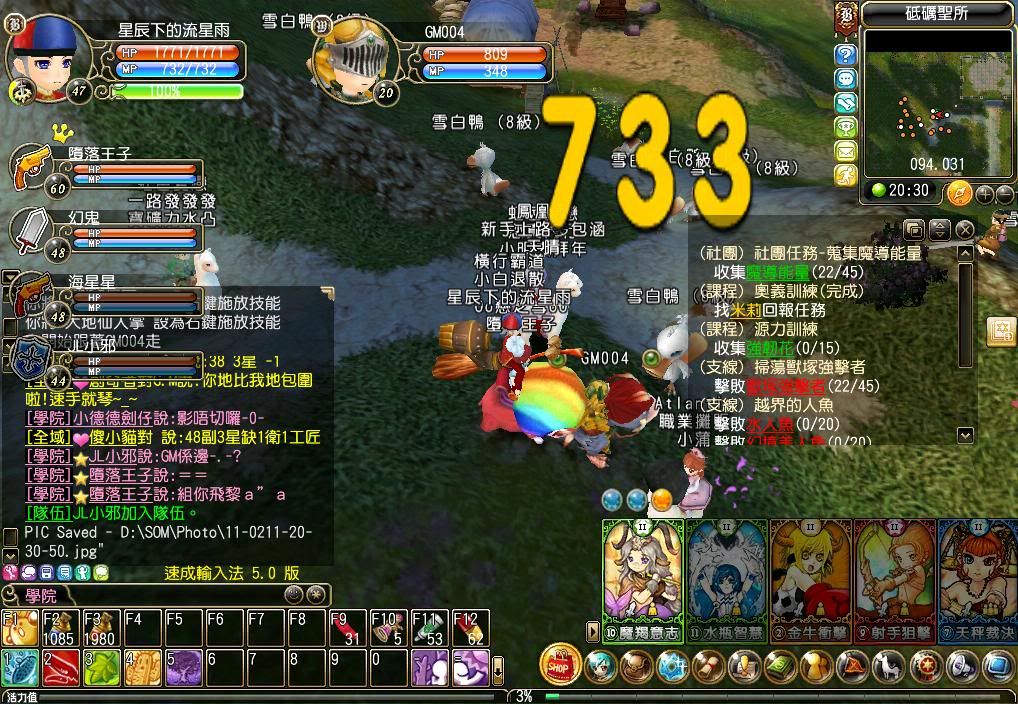Zoom out the minimap with minus button

(x=1003, y=192)
